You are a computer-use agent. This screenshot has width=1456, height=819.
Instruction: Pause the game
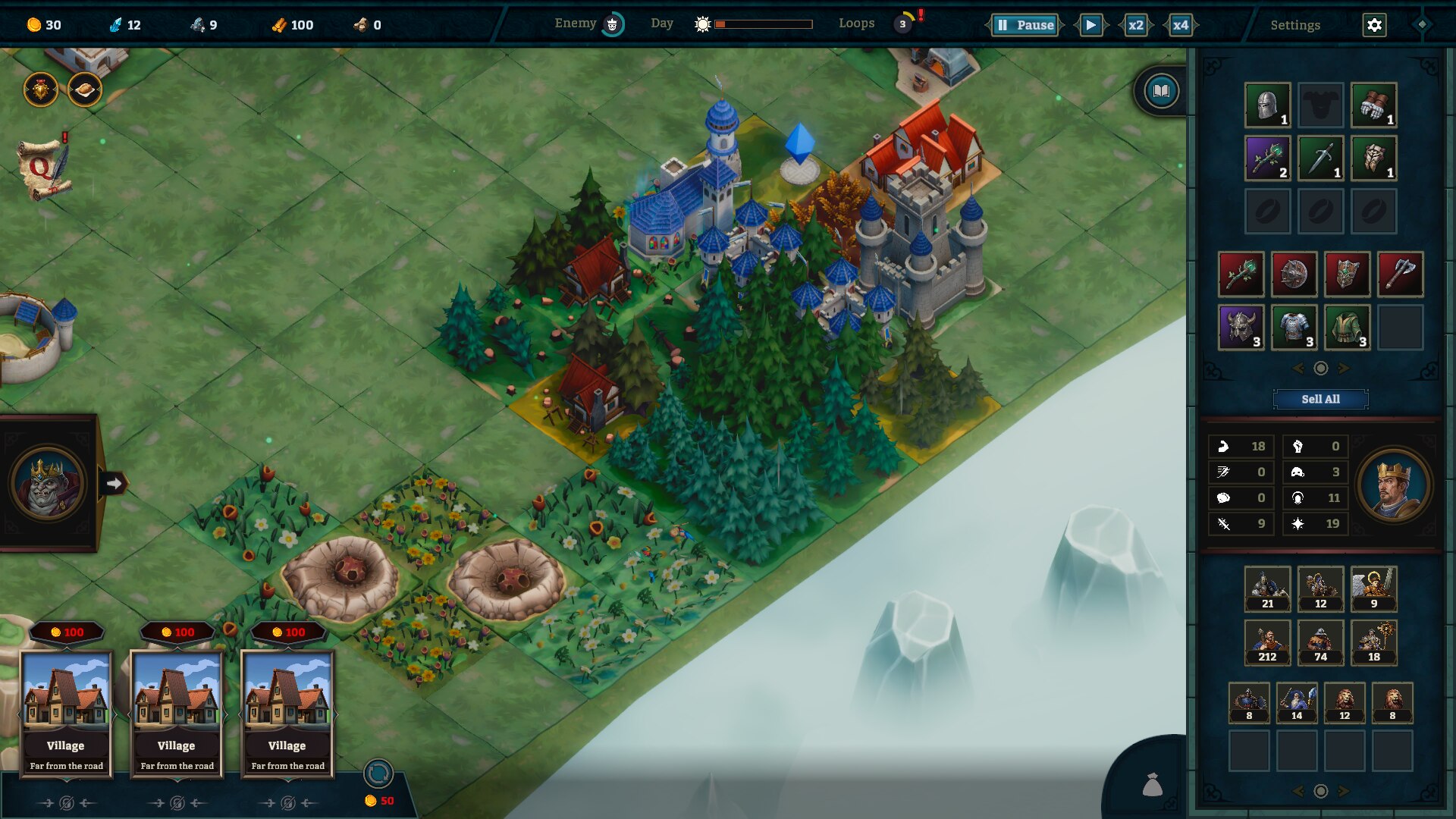point(1025,25)
